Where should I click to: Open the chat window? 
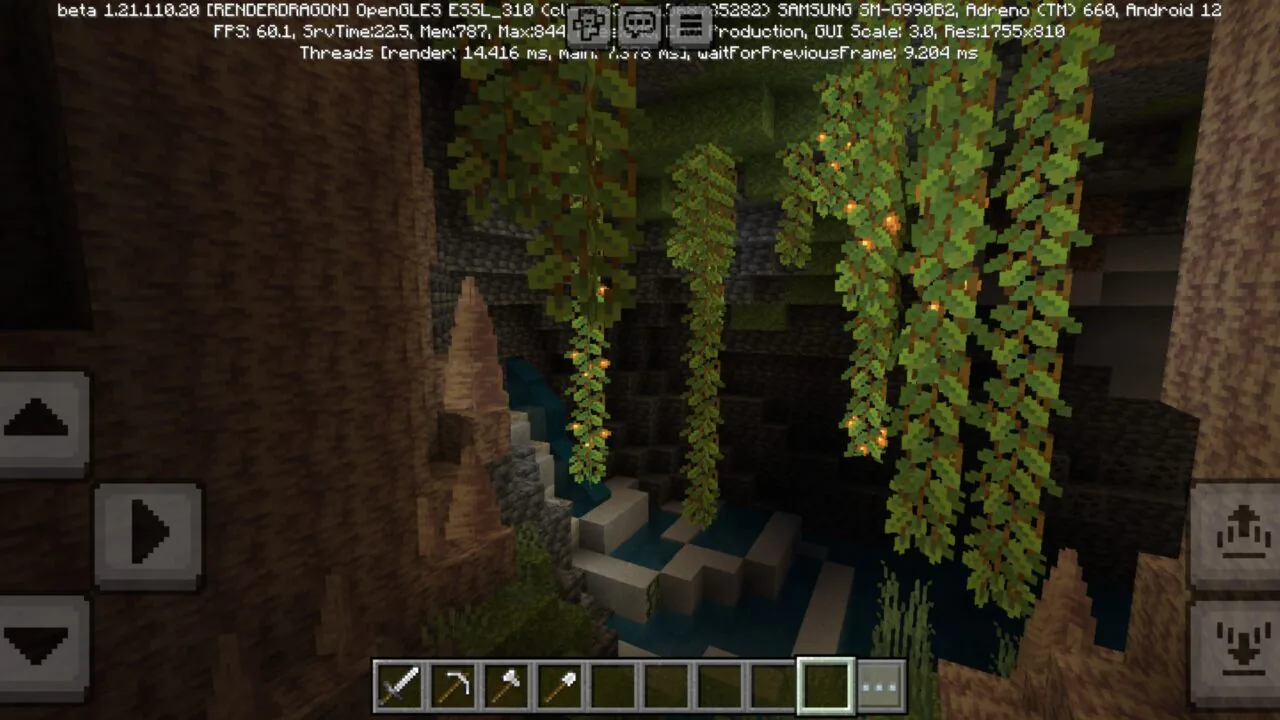coord(640,25)
